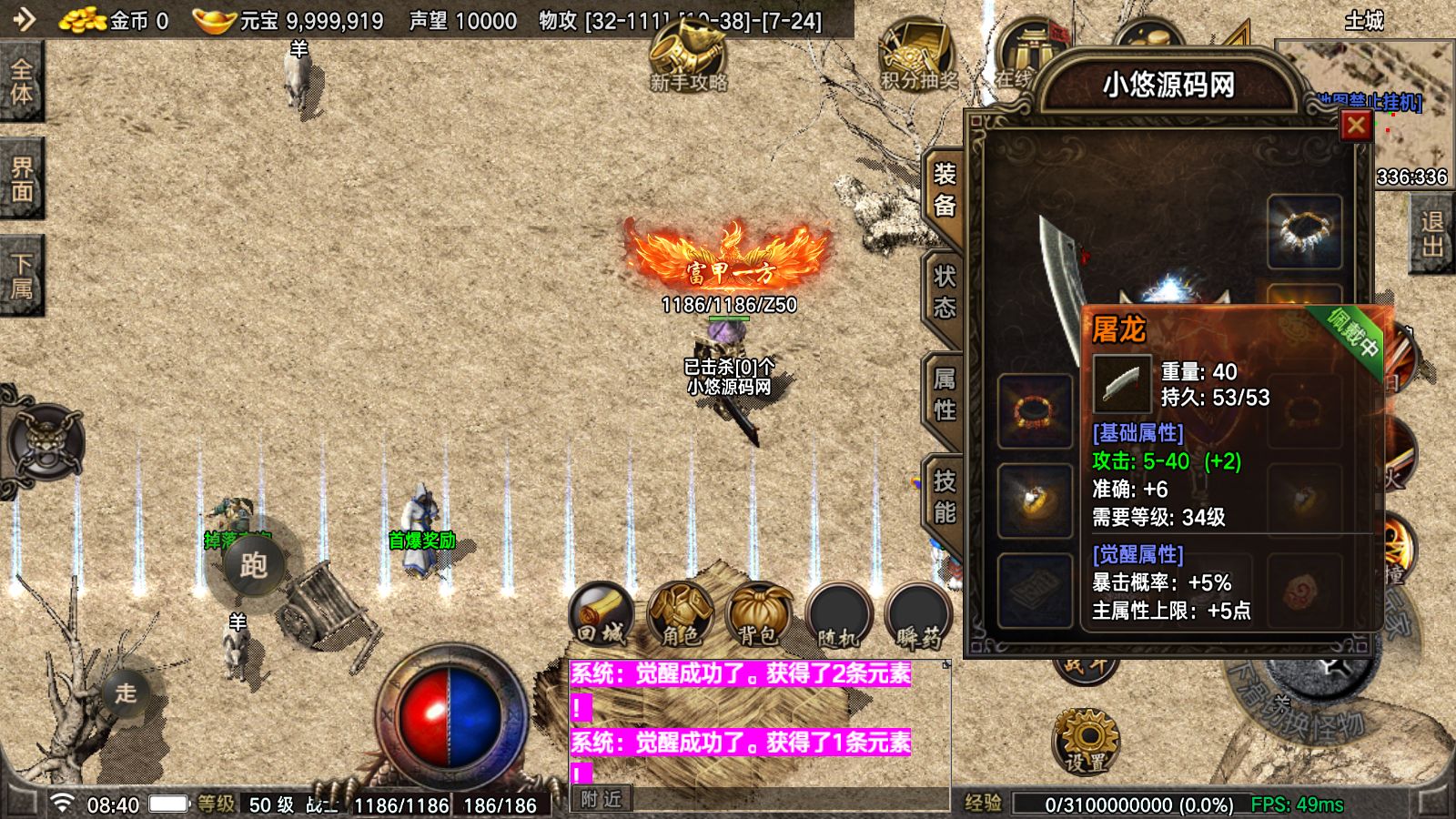
Task: Activate the 随机 random teleport button
Action: tap(837, 615)
